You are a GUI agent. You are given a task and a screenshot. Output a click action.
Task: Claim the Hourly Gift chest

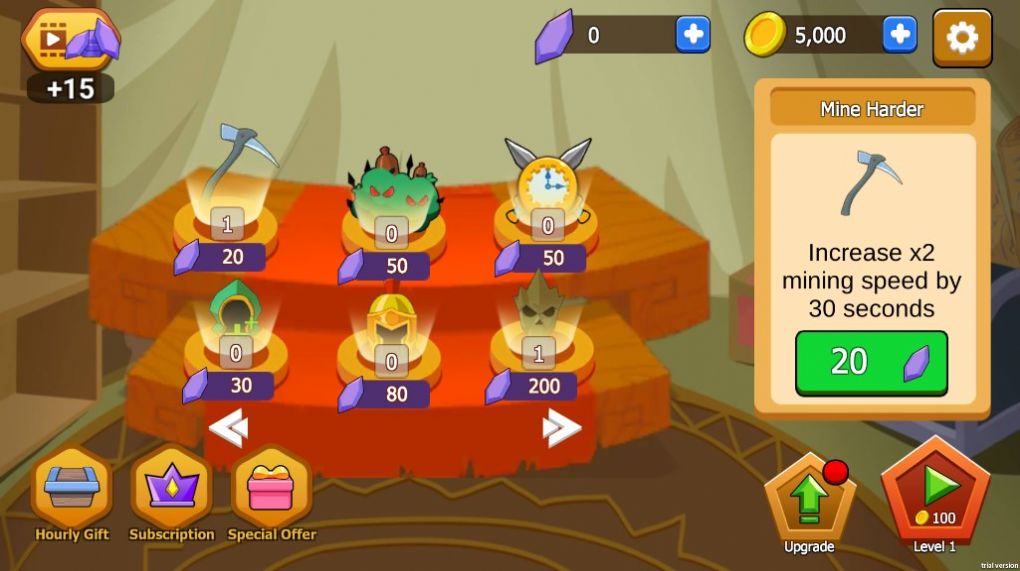[72, 490]
